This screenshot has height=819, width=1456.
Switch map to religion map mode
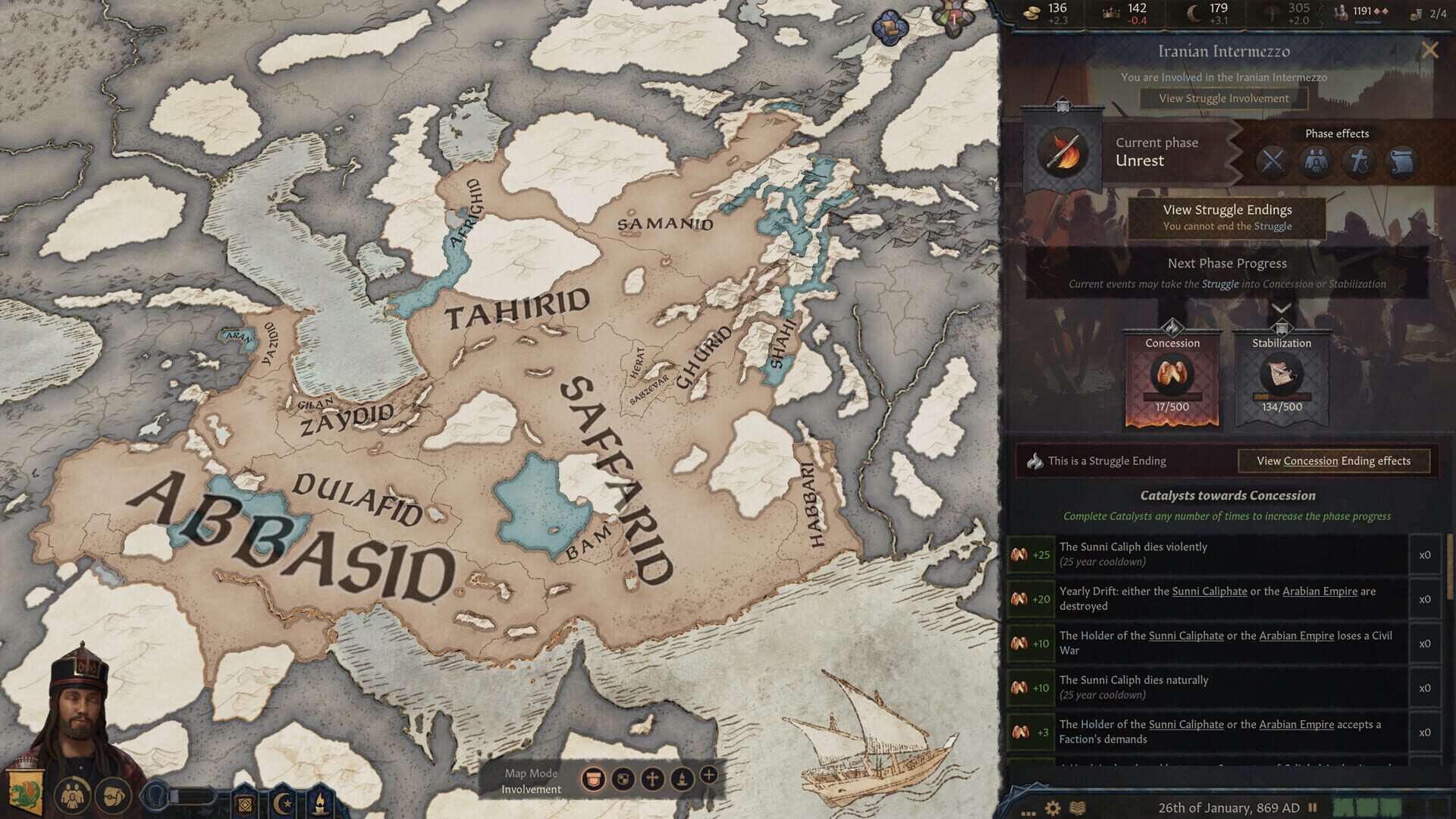pos(652,779)
